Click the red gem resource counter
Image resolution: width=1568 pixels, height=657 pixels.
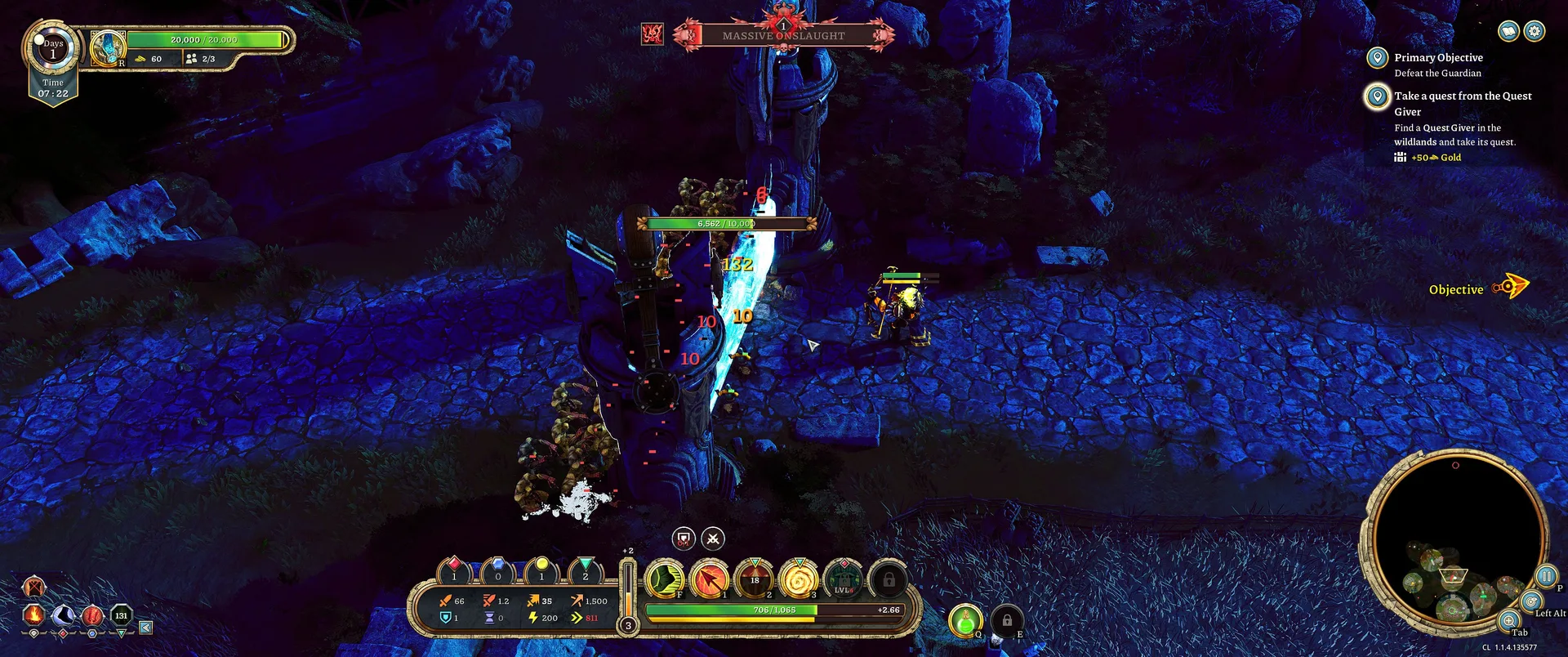(454, 570)
